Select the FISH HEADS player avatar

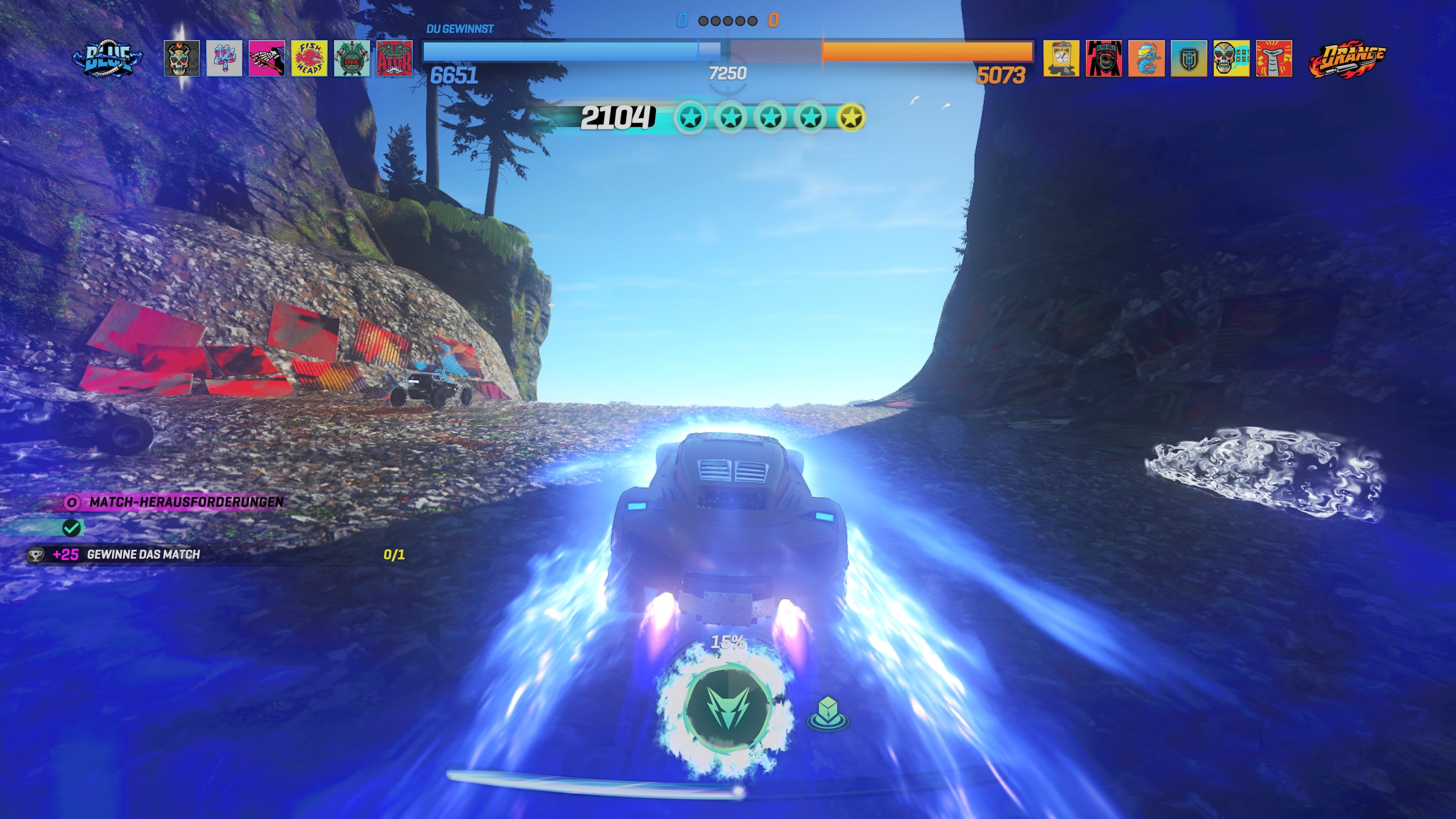310,60
